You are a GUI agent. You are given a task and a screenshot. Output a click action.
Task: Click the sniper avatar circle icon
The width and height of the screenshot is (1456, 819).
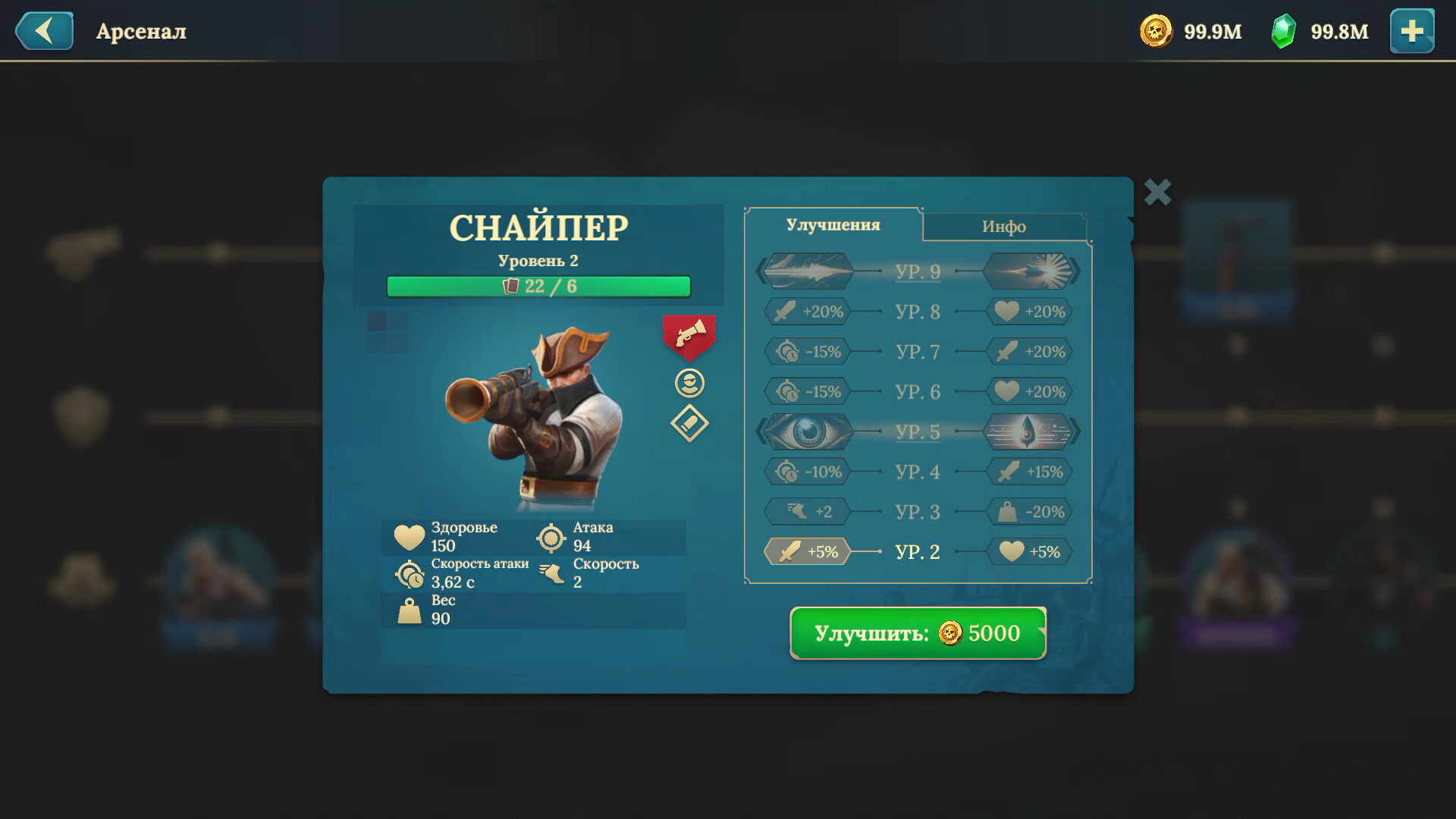[689, 383]
